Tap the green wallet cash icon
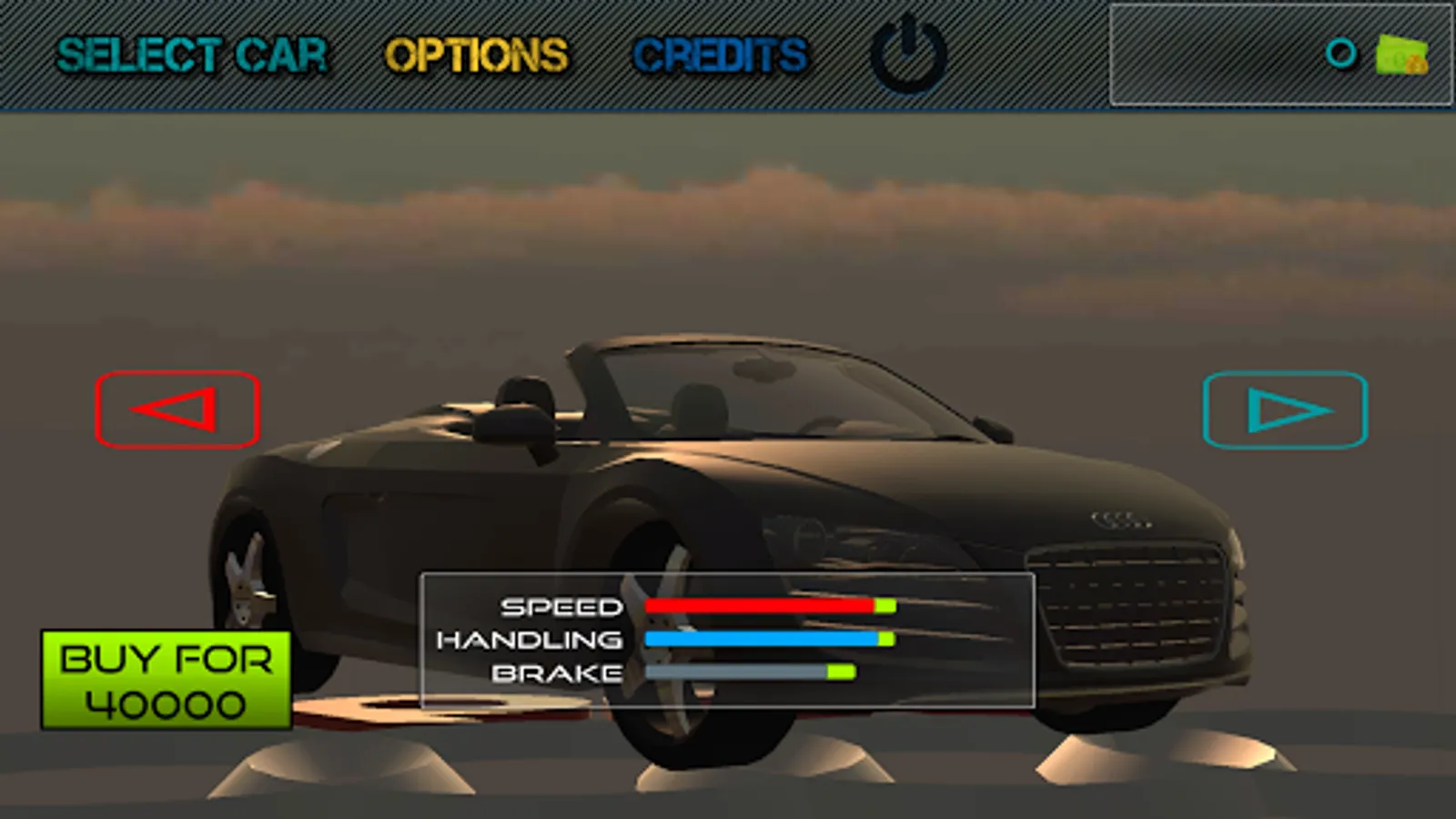Image resolution: width=1456 pixels, height=819 pixels. [1401, 56]
